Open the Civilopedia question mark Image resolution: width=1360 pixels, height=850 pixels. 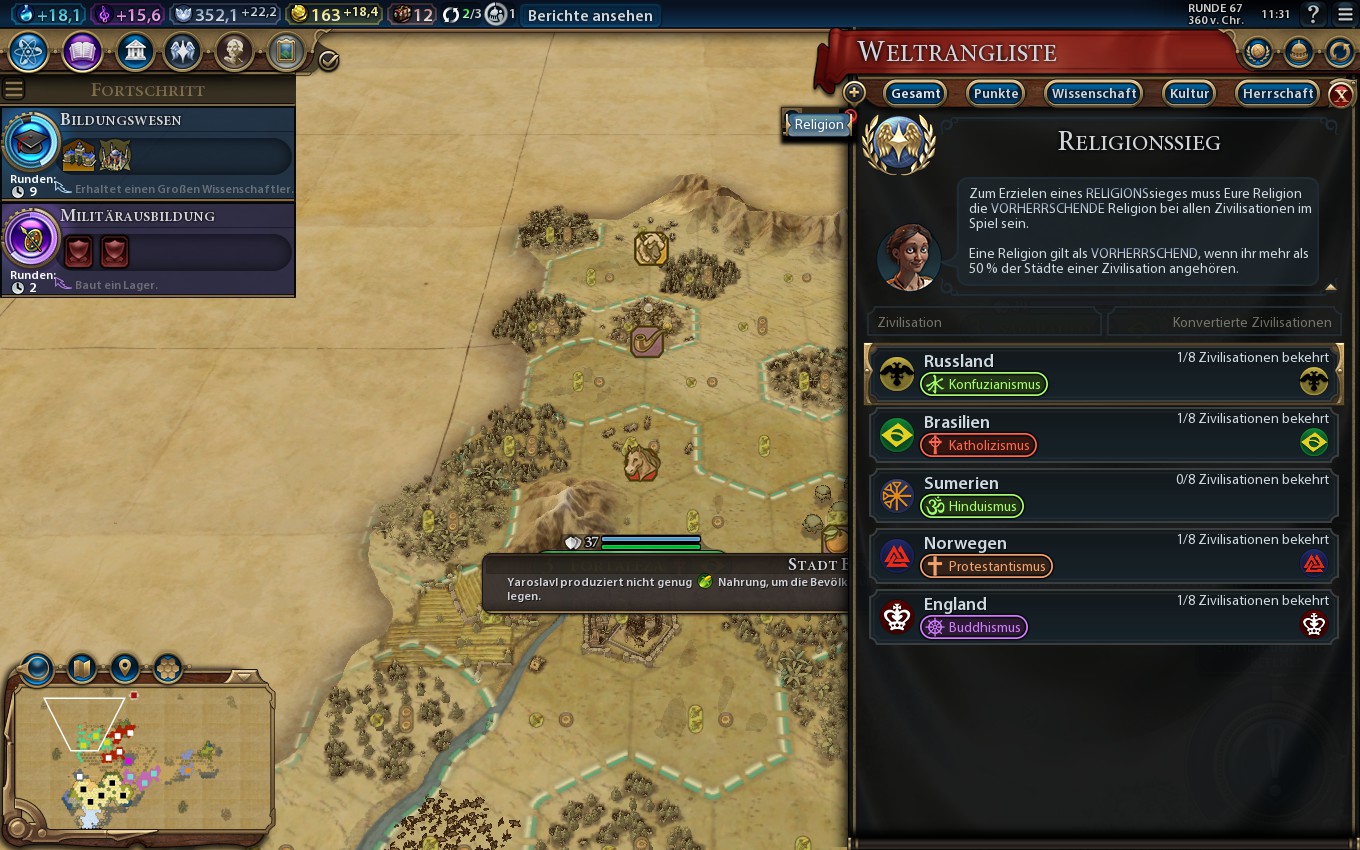[1314, 15]
